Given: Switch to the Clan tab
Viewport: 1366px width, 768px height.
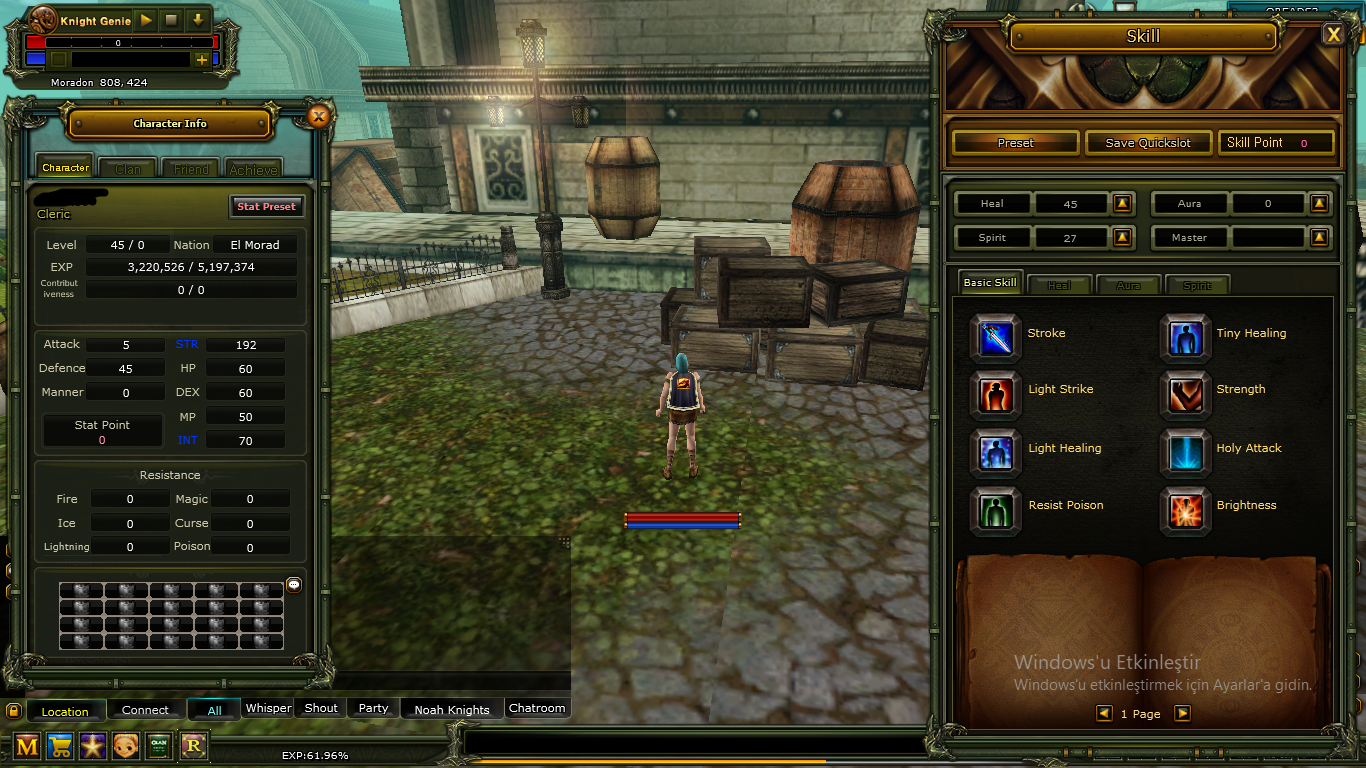Looking at the screenshot, I should (128, 169).
